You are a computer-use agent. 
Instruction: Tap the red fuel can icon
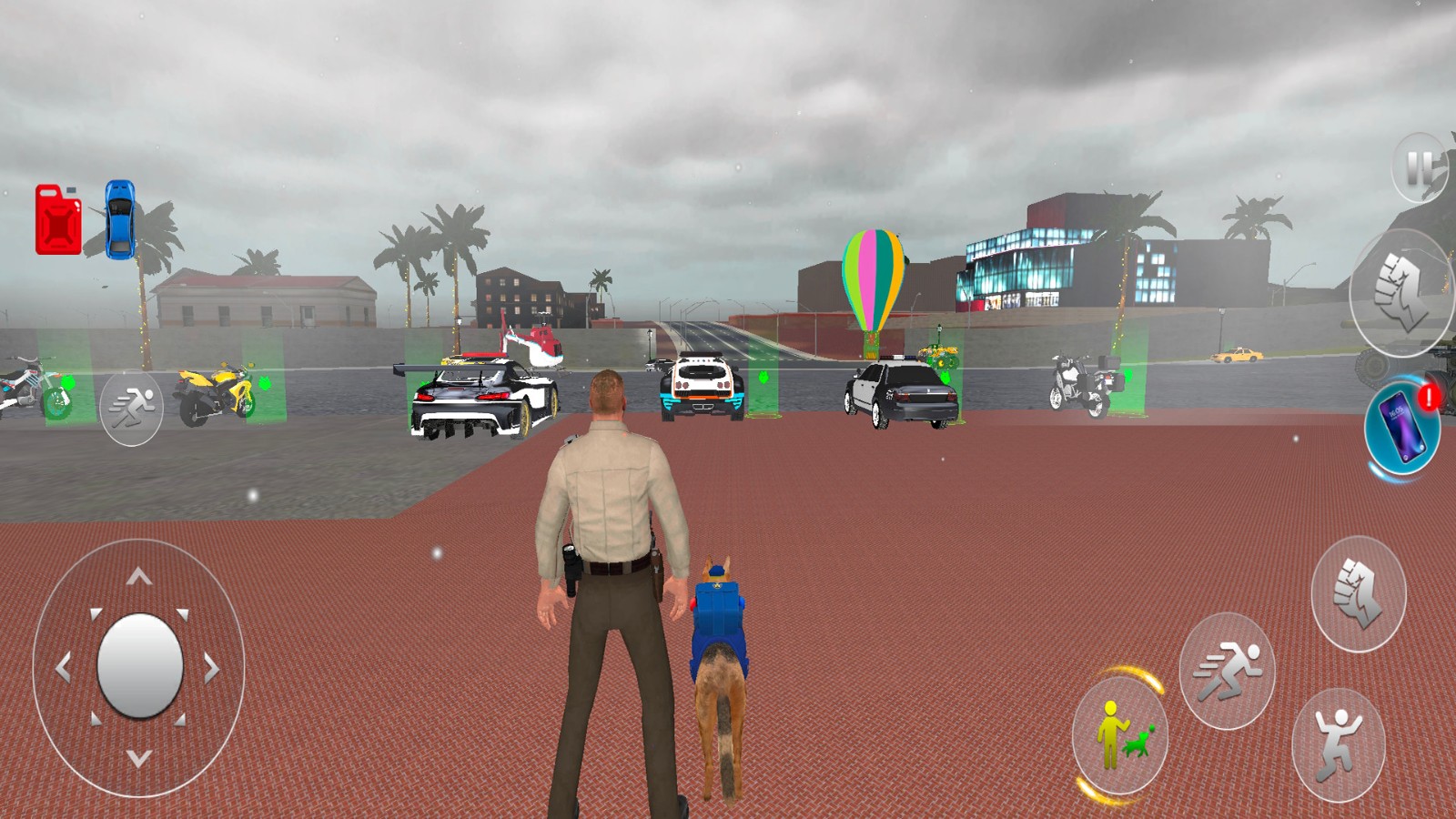(x=57, y=219)
